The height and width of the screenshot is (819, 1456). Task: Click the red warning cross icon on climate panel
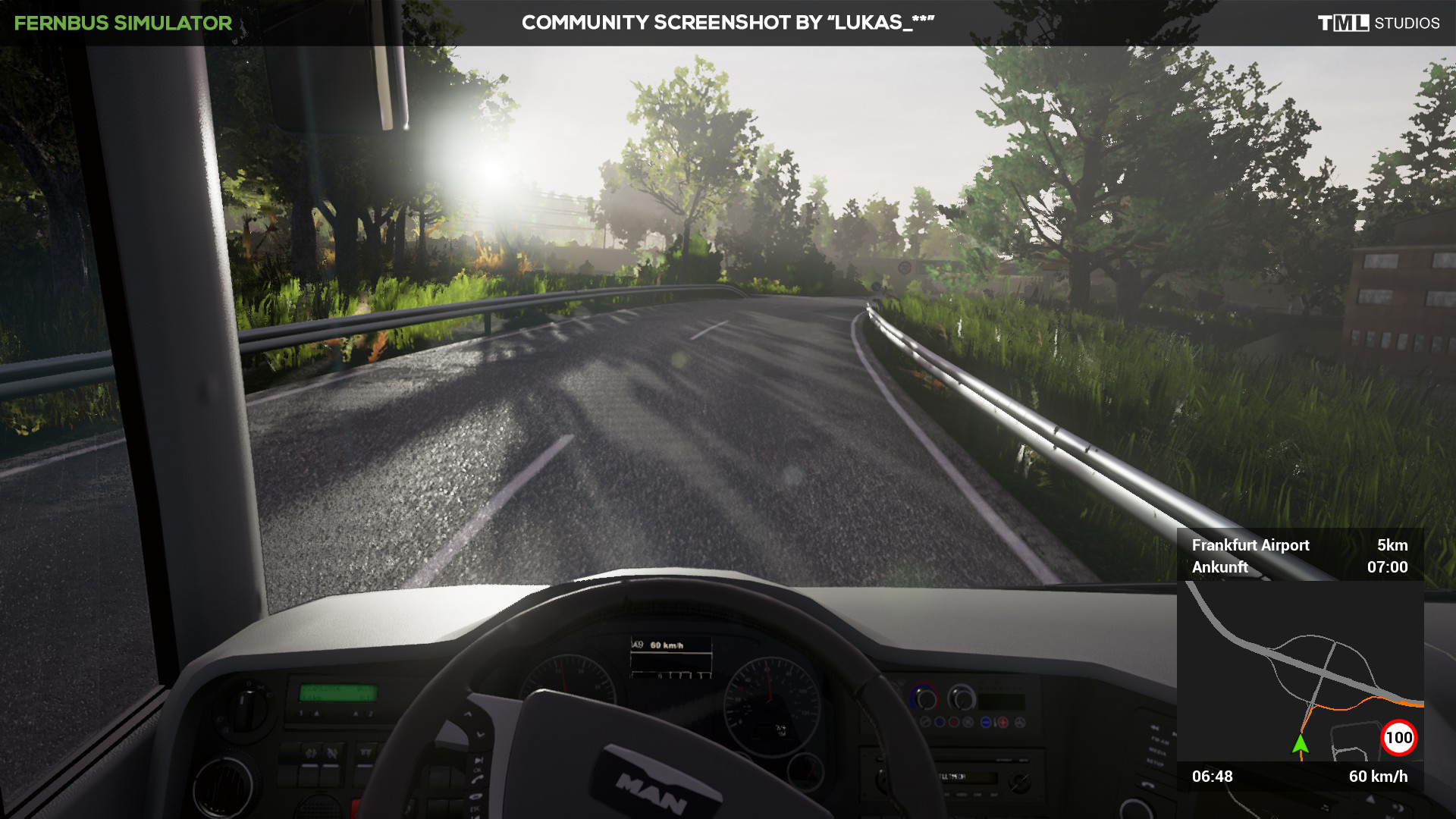tap(1003, 722)
